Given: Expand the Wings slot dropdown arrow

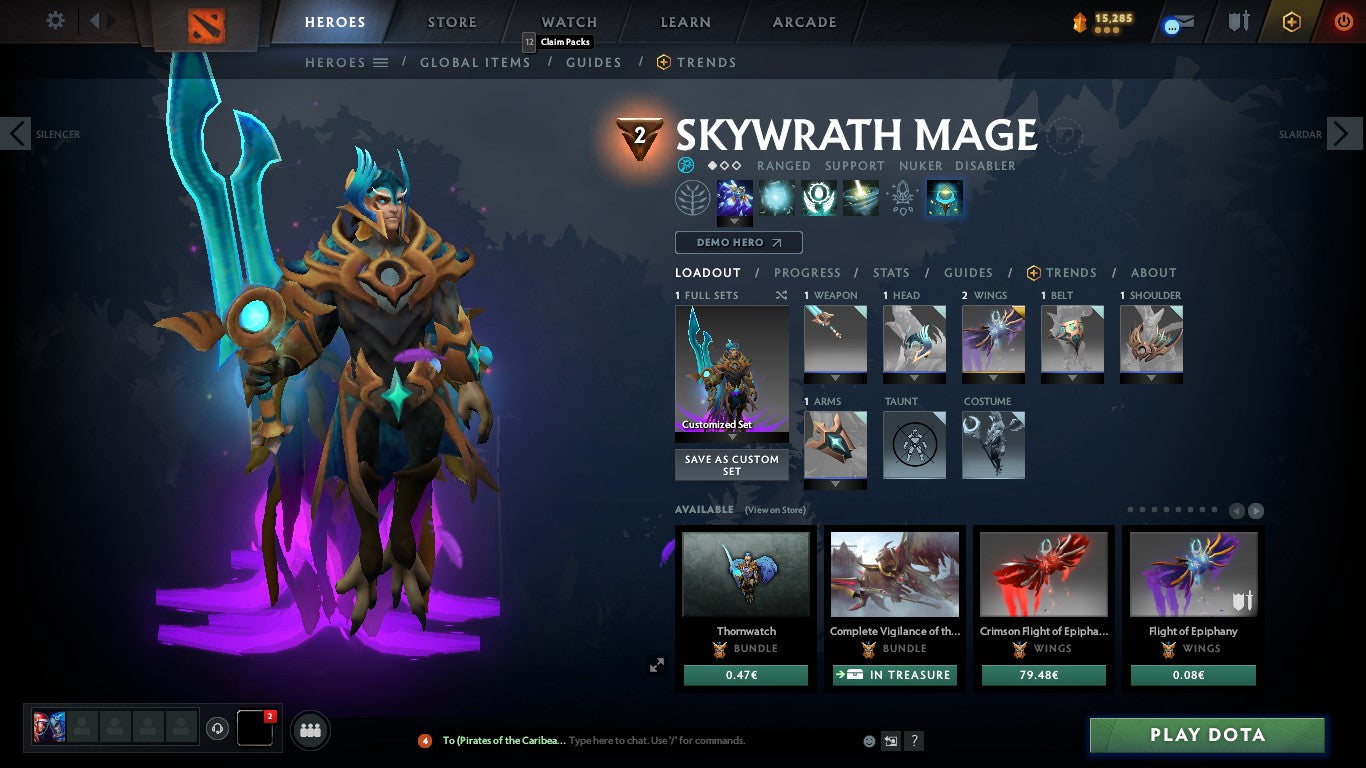Looking at the screenshot, I should pyautogui.click(x=993, y=378).
